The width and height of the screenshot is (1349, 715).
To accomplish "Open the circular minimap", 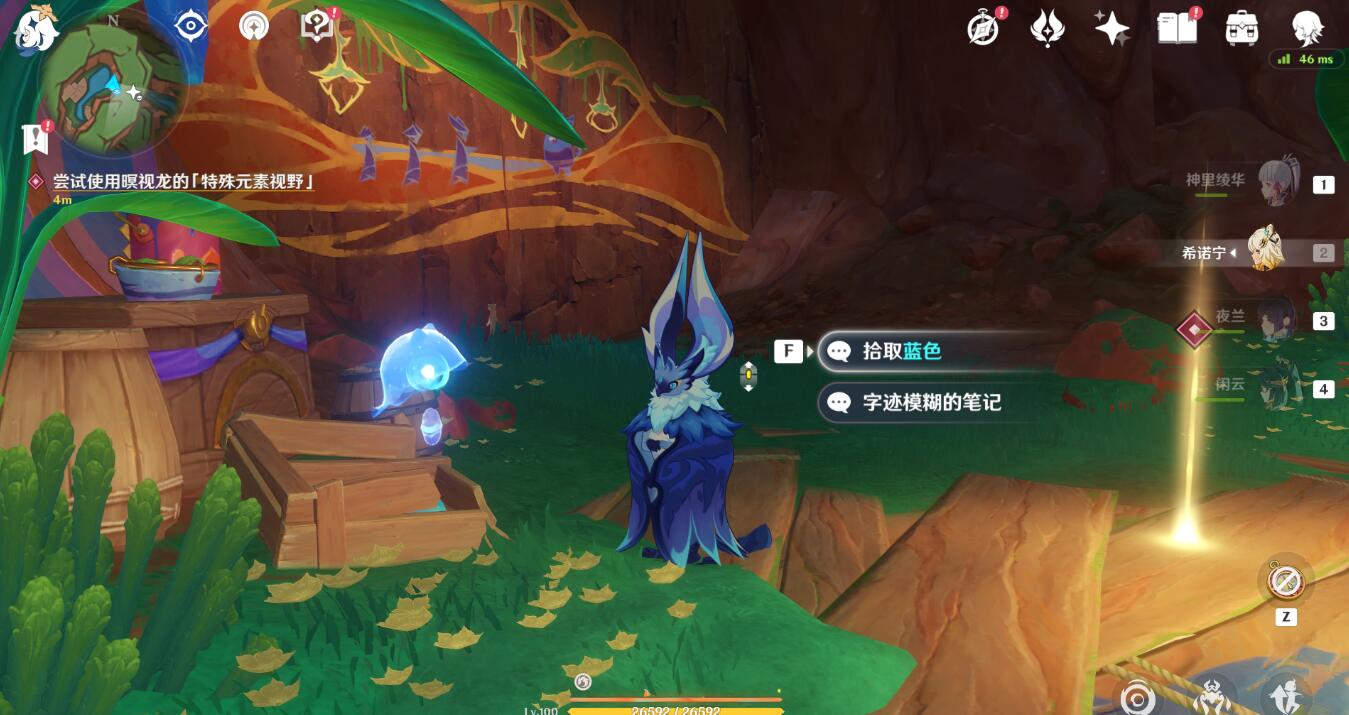I will [112, 87].
